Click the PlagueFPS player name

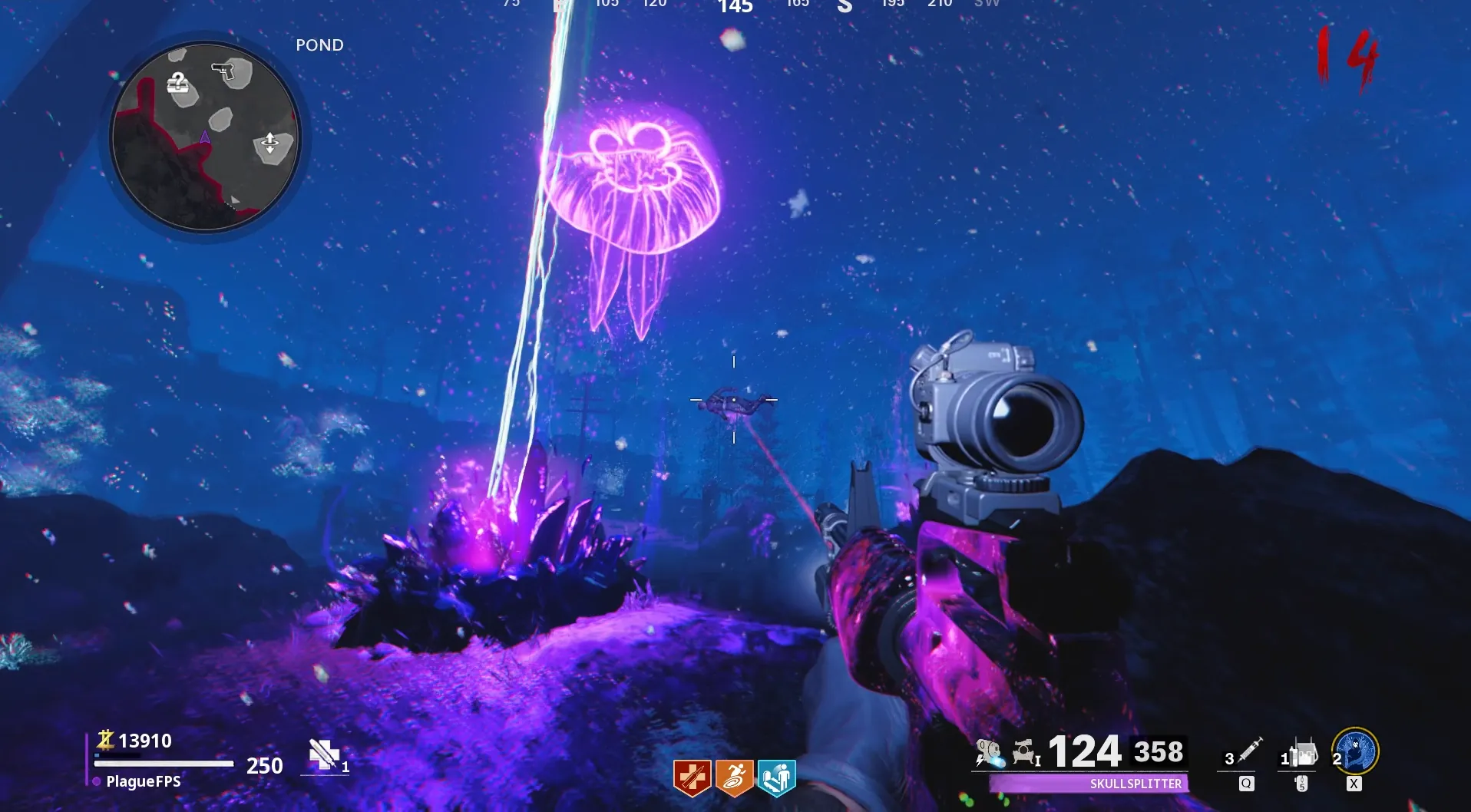tap(144, 781)
